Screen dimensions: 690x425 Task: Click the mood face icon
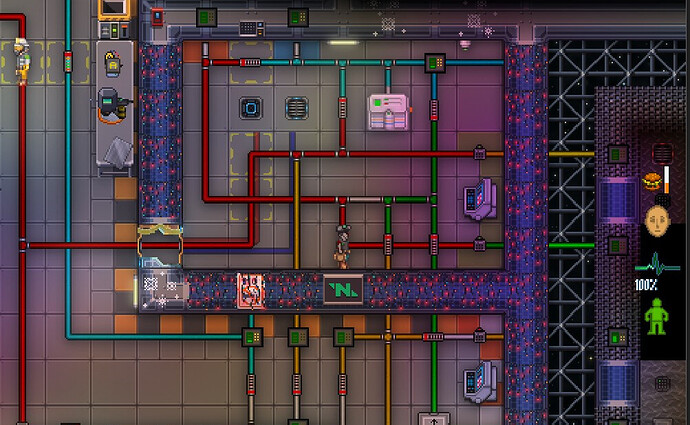[658, 220]
